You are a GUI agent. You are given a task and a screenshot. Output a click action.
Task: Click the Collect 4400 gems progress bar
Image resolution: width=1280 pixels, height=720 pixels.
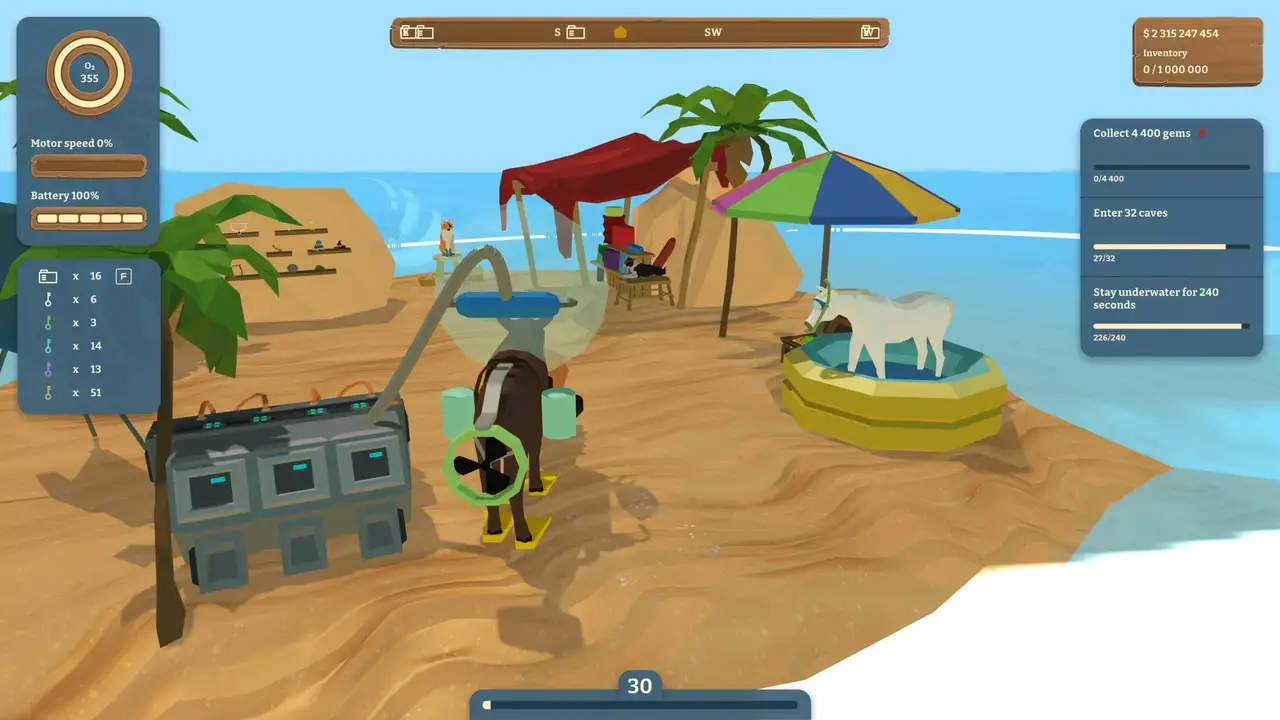pos(1171,169)
